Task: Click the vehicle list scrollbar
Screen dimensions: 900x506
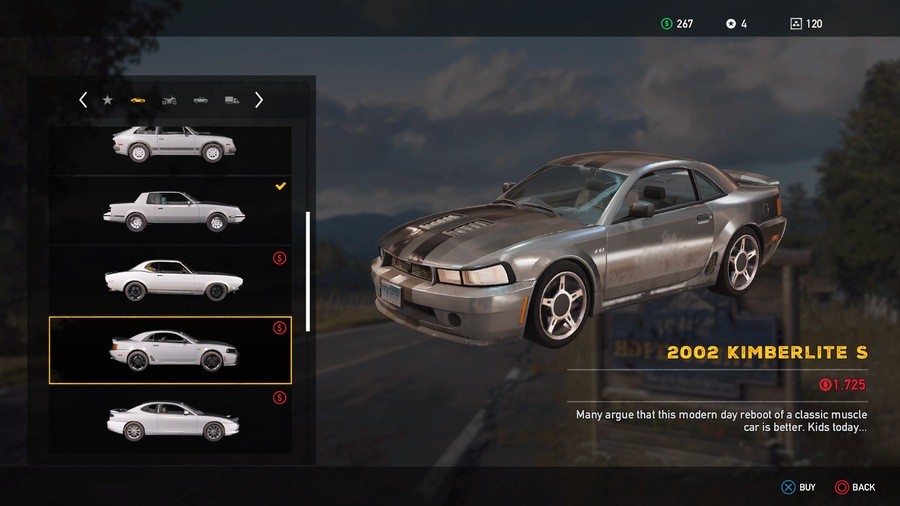Action: pos(308,270)
